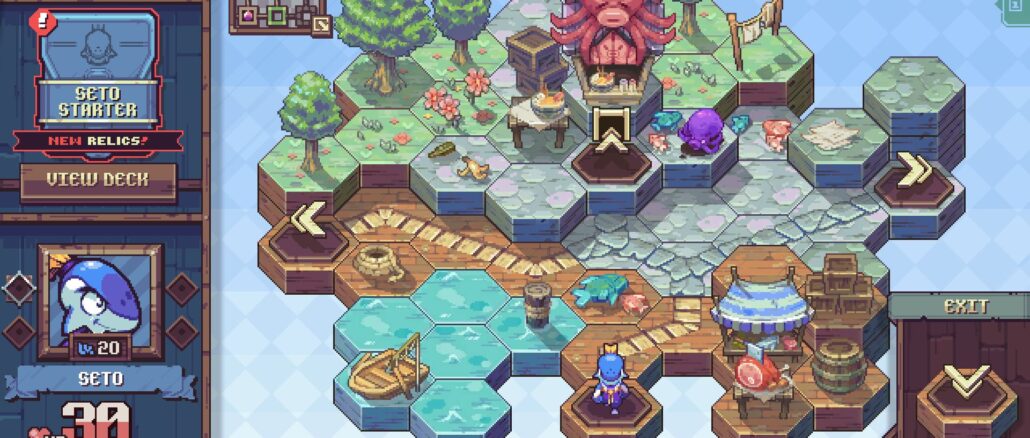The height and width of the screenshot is (438, 1030).
Task: Open the room minimap panel
Action: [x=274, y=15]
